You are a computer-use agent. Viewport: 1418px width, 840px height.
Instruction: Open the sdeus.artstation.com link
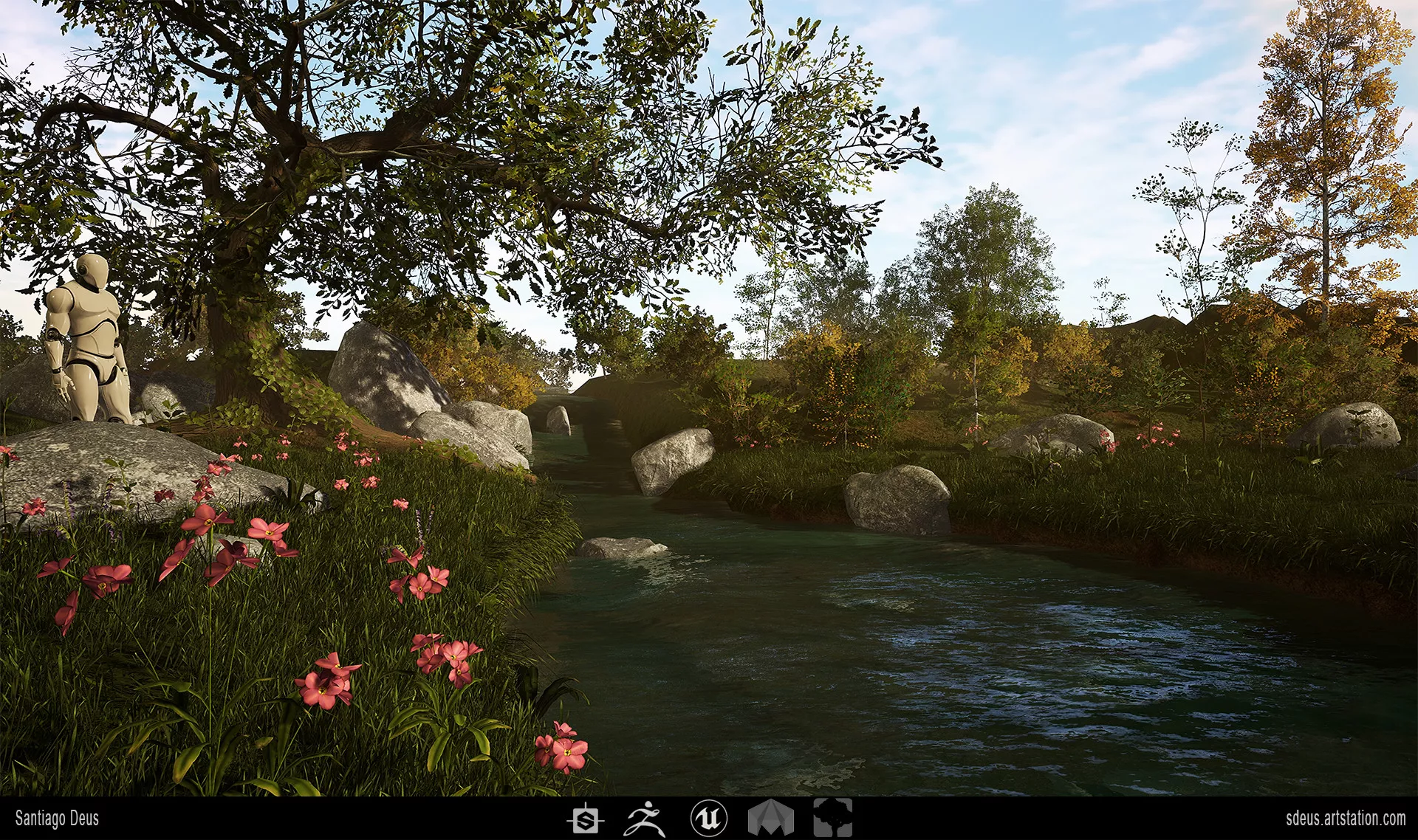[1345, 818]
